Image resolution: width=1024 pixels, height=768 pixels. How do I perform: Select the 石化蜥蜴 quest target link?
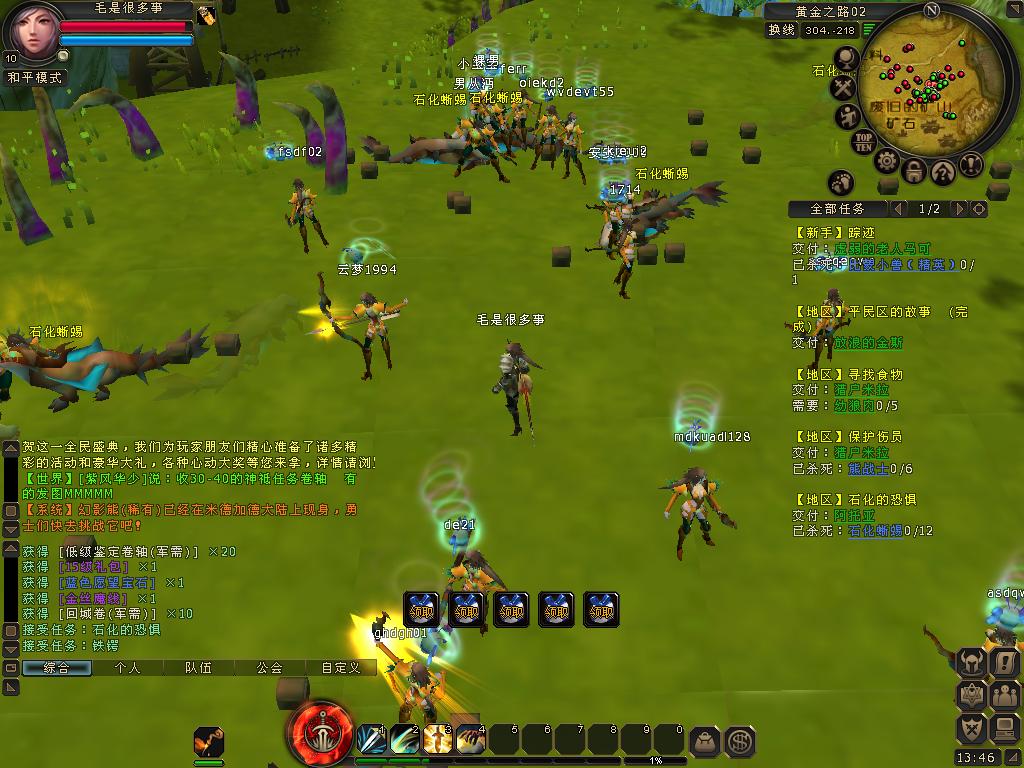[875, 531]
